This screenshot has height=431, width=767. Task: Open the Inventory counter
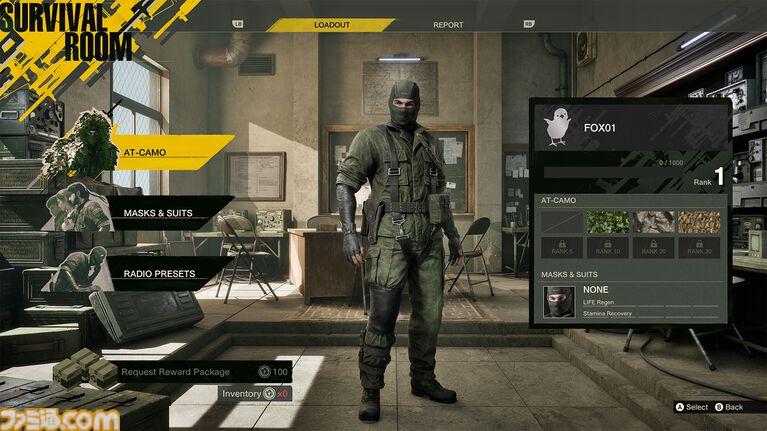[255, 394]
